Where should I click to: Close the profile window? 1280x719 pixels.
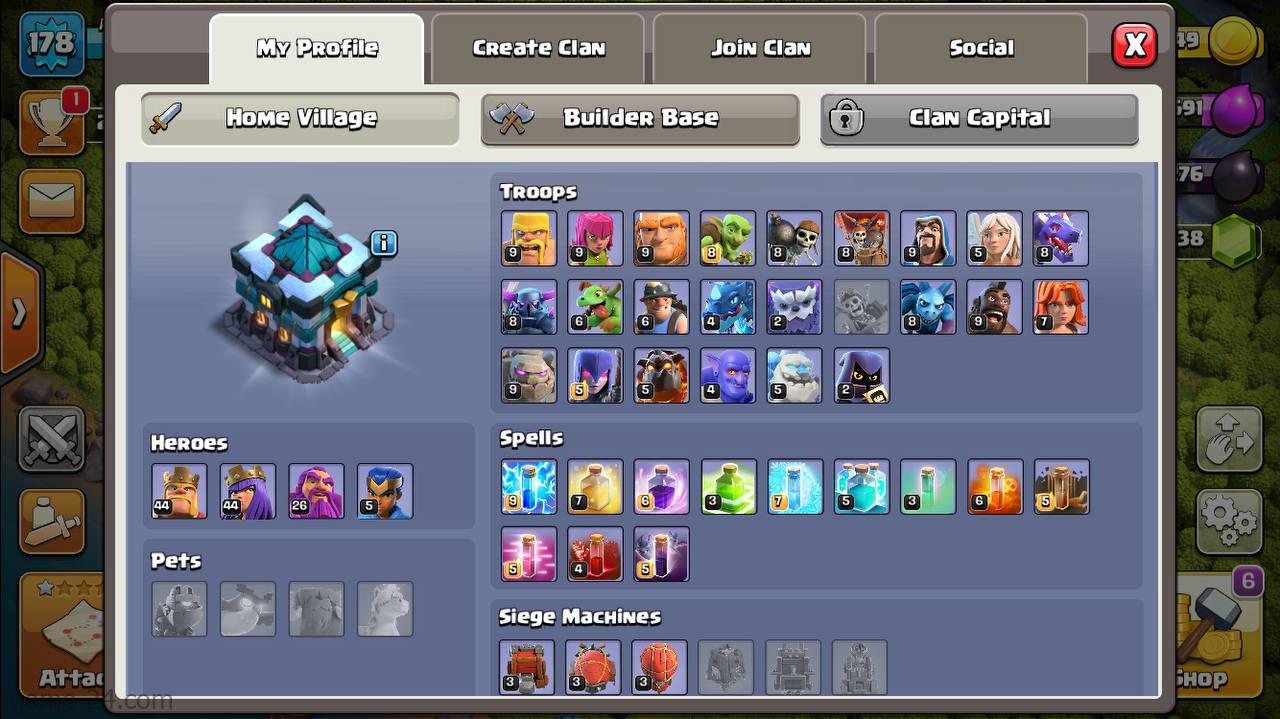click(x=1134, y=45)
